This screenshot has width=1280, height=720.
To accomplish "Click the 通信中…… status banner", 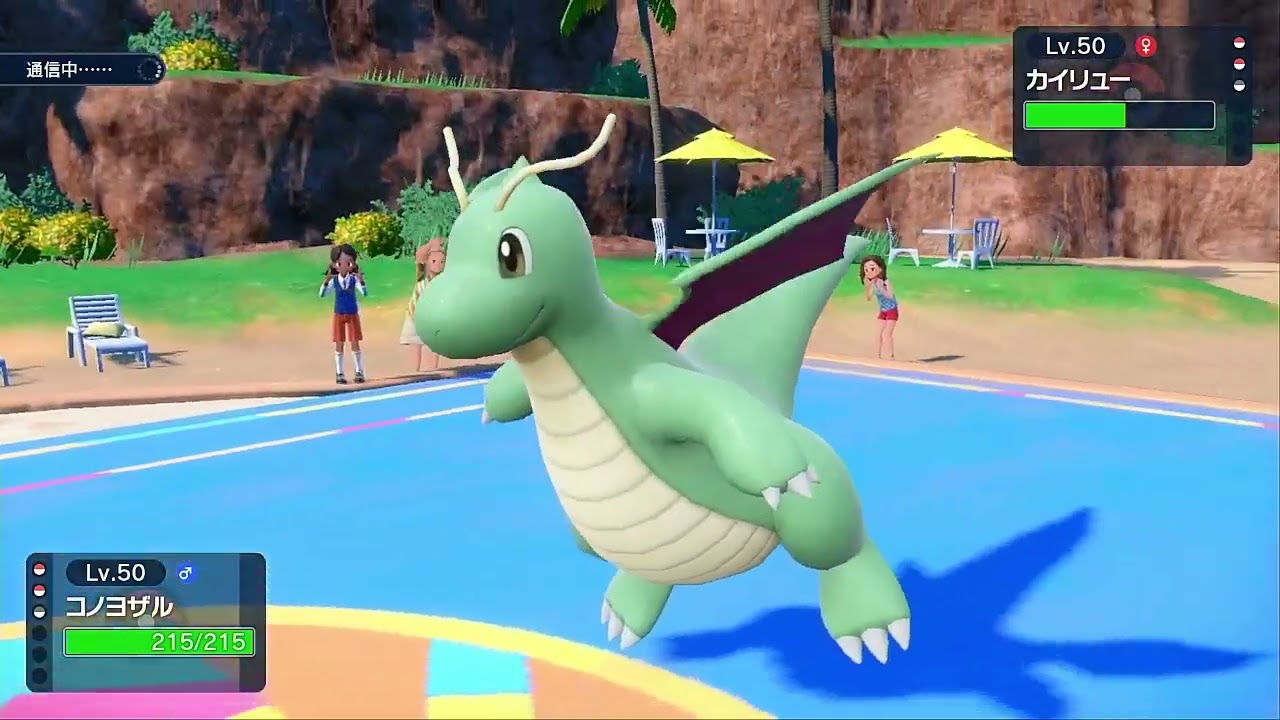I will (x=70, y=70).
